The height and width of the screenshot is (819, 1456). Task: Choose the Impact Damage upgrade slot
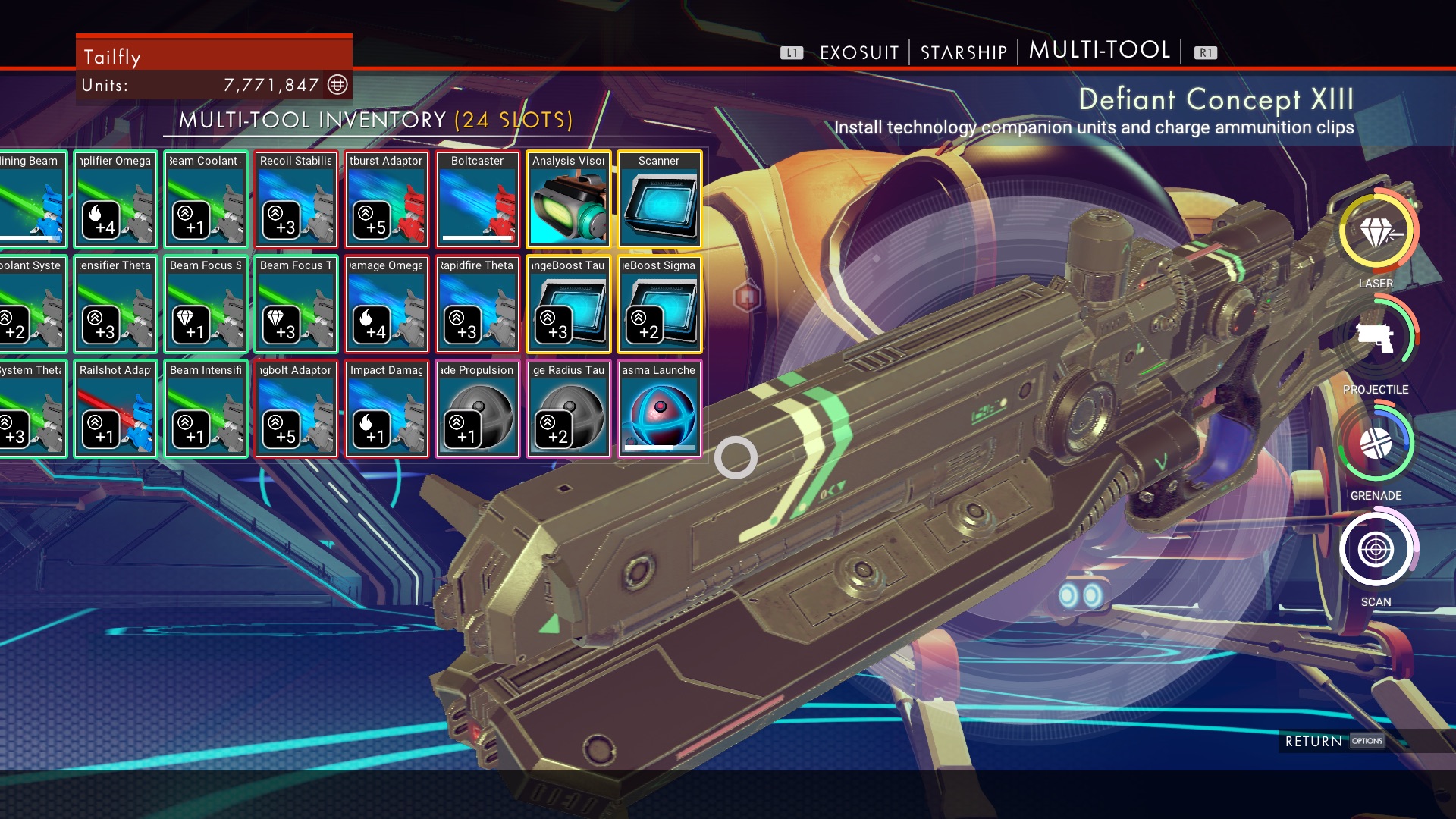386,409
